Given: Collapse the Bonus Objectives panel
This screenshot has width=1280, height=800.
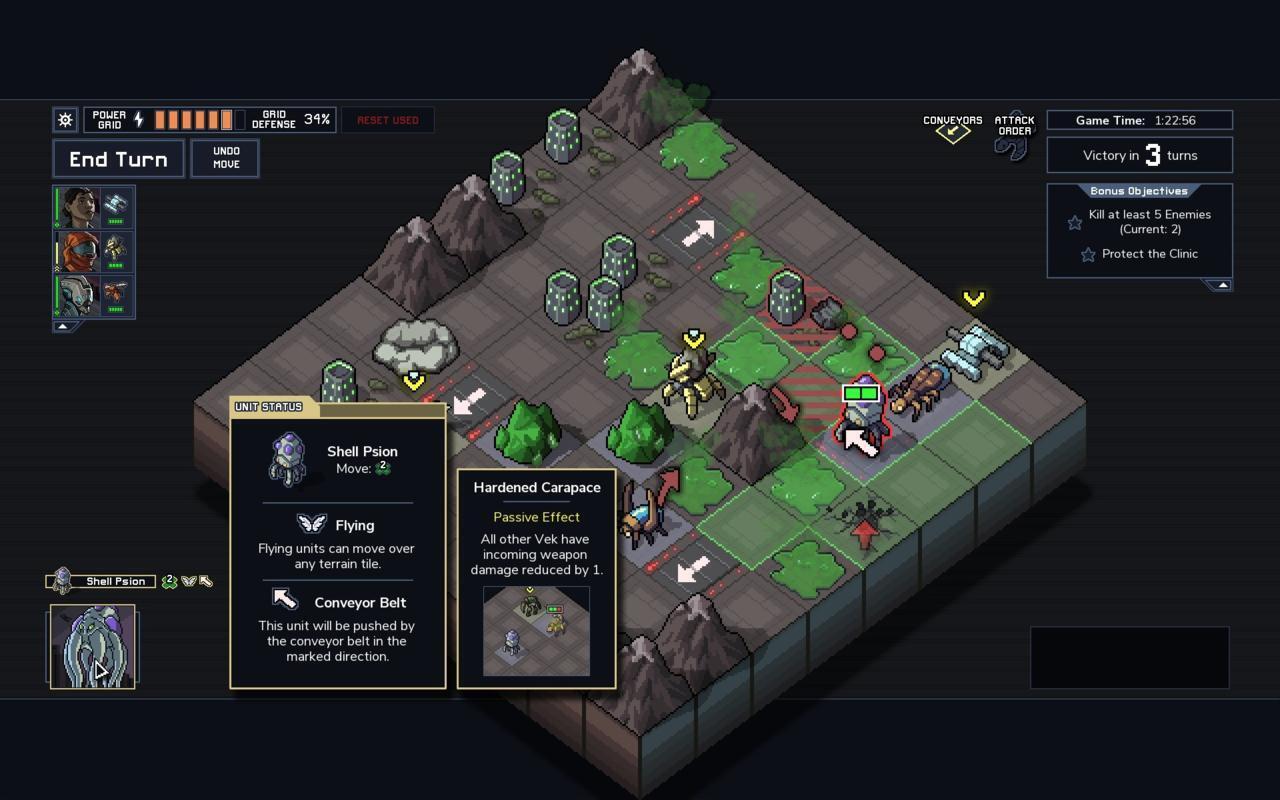Looking at the screenshot, I should pos(1219,285).
